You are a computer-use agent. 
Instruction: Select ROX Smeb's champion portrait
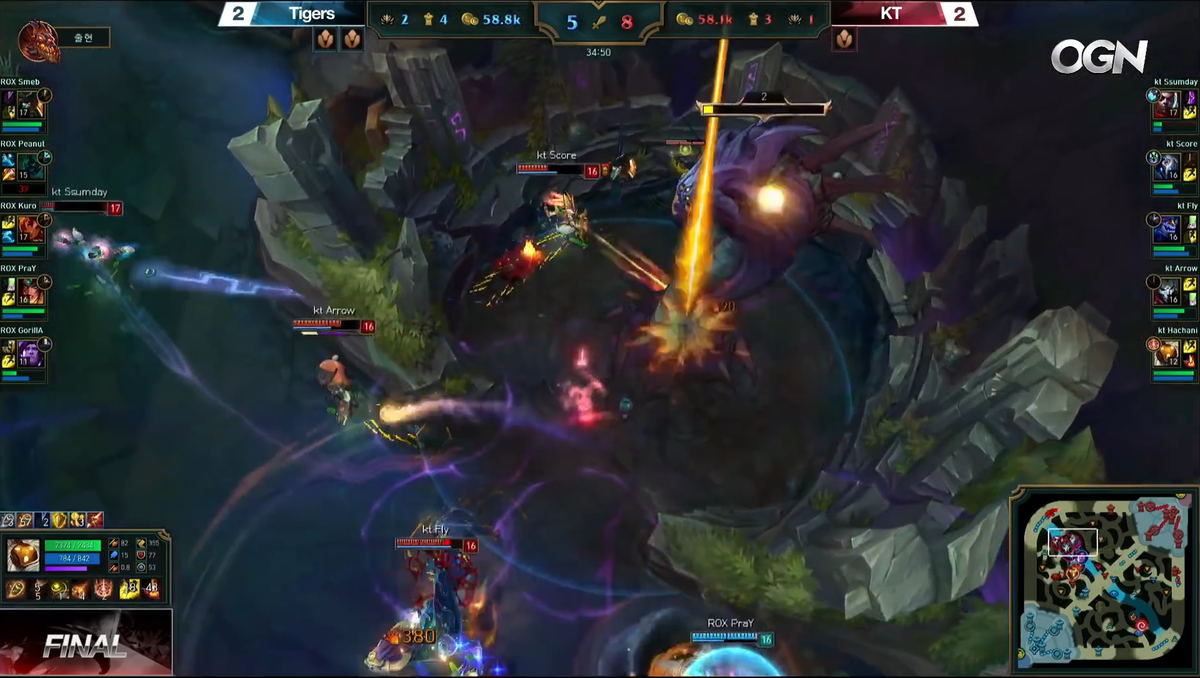(30, 104)
